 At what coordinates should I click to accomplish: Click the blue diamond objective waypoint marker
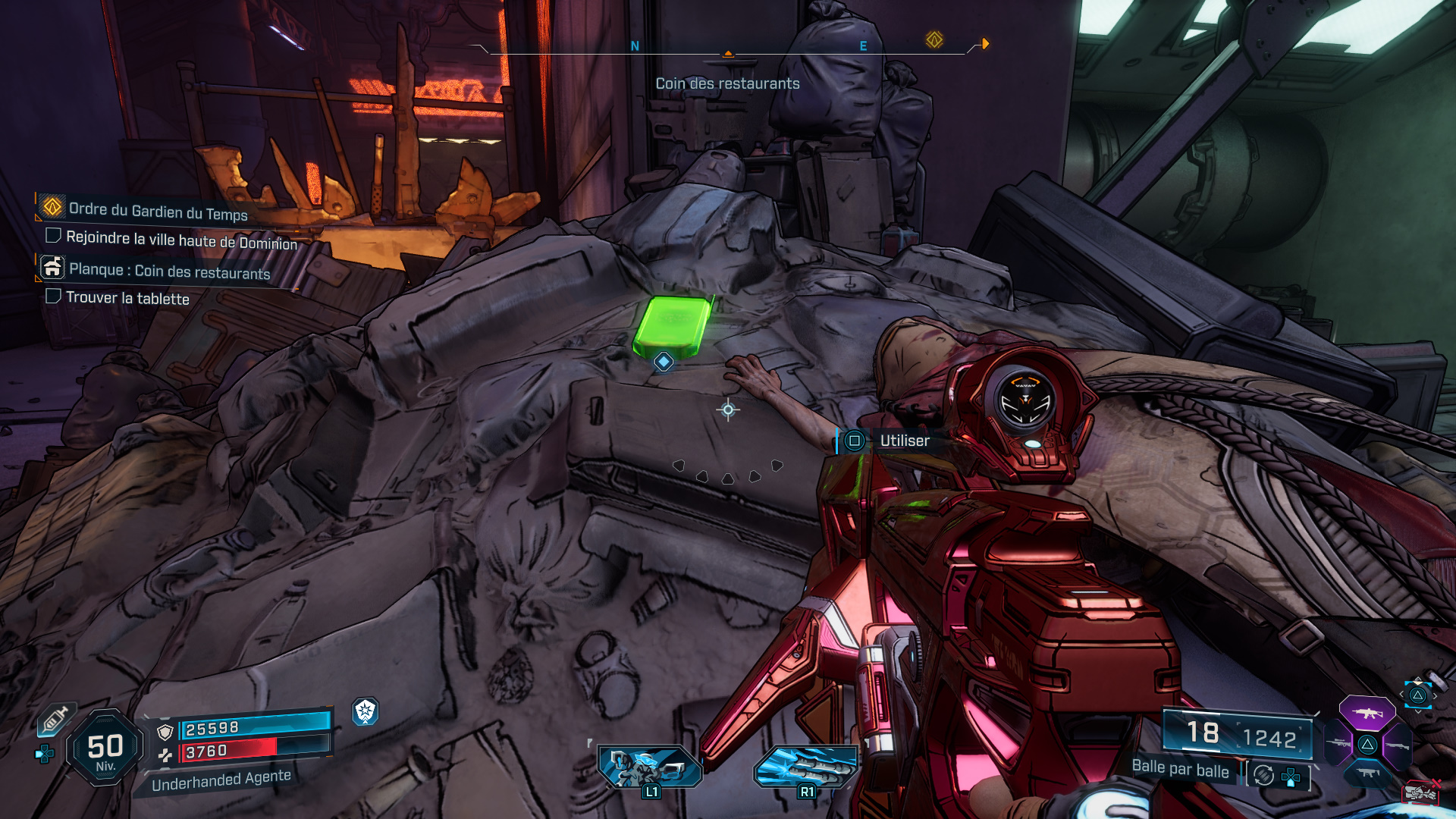coord(664,362)
